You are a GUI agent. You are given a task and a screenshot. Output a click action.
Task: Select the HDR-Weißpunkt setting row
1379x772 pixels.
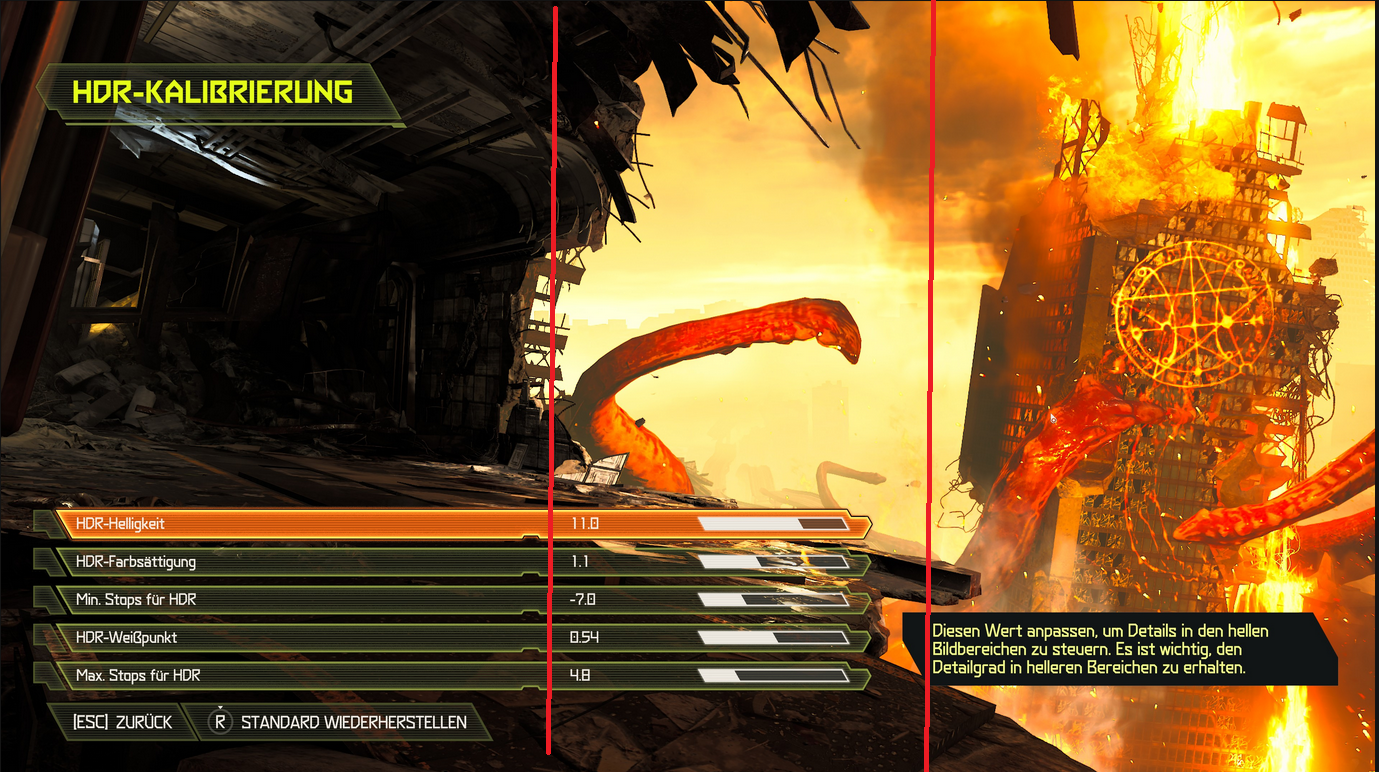coord(200,637)
